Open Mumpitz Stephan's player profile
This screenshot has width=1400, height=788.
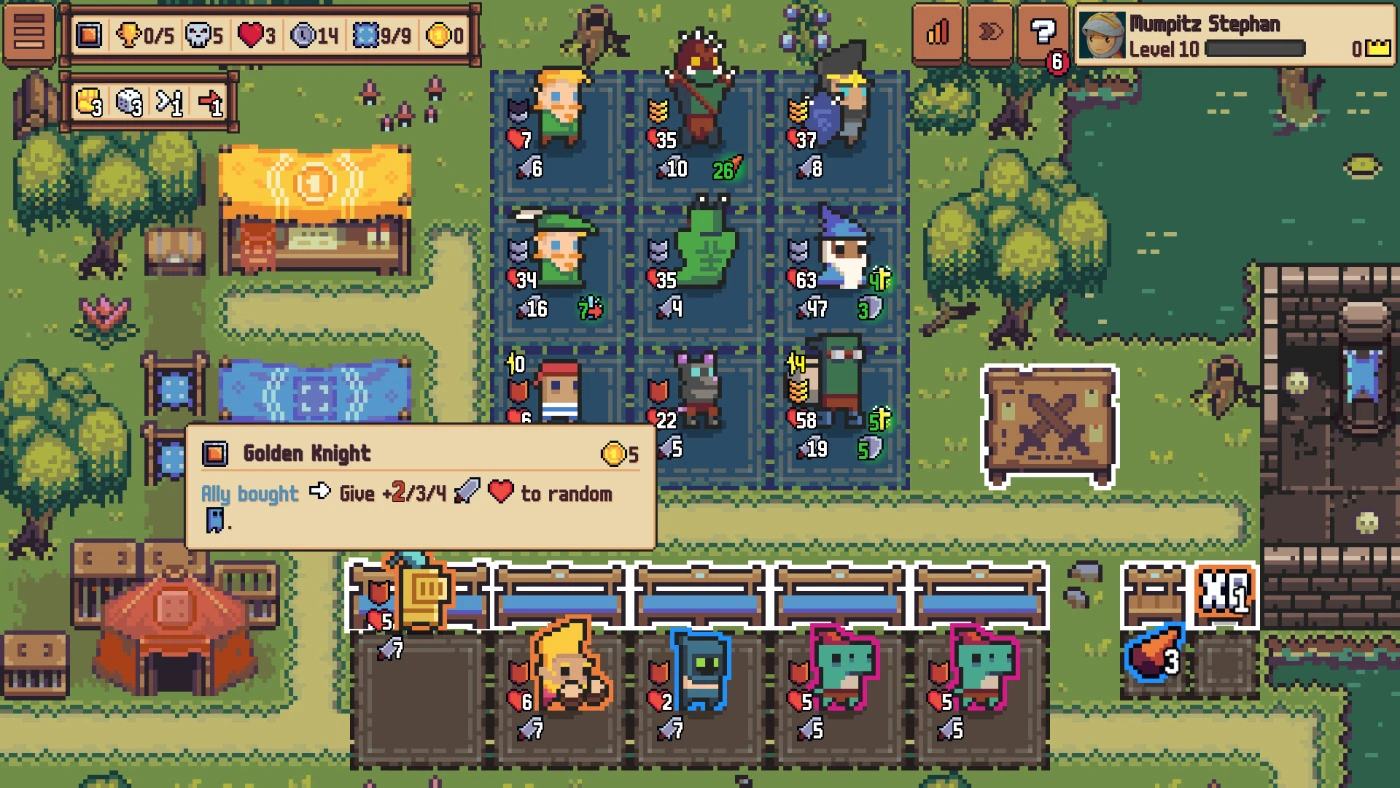point(1237,35)
